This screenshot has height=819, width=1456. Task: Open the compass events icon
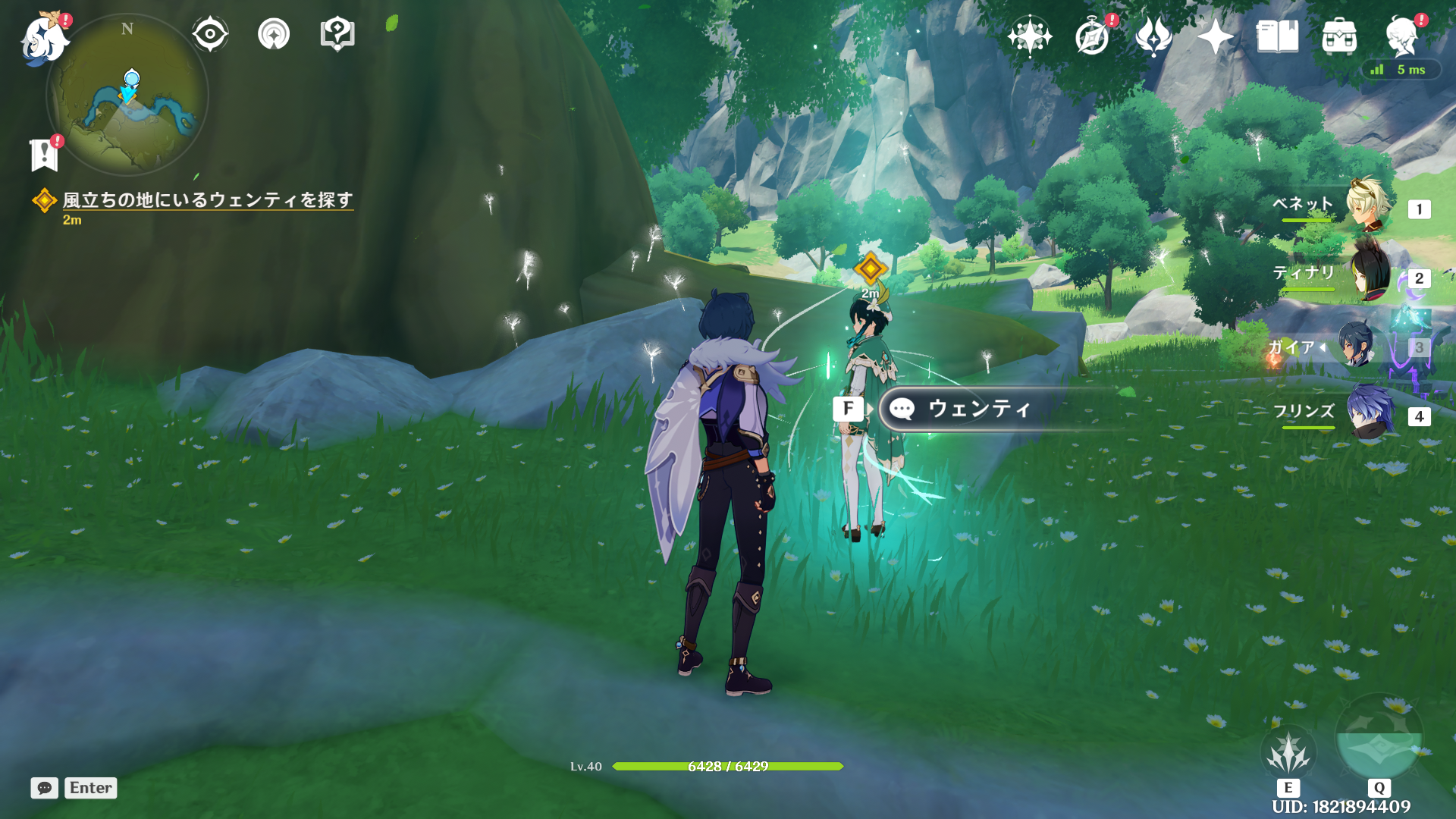(x=1092, y=36)
